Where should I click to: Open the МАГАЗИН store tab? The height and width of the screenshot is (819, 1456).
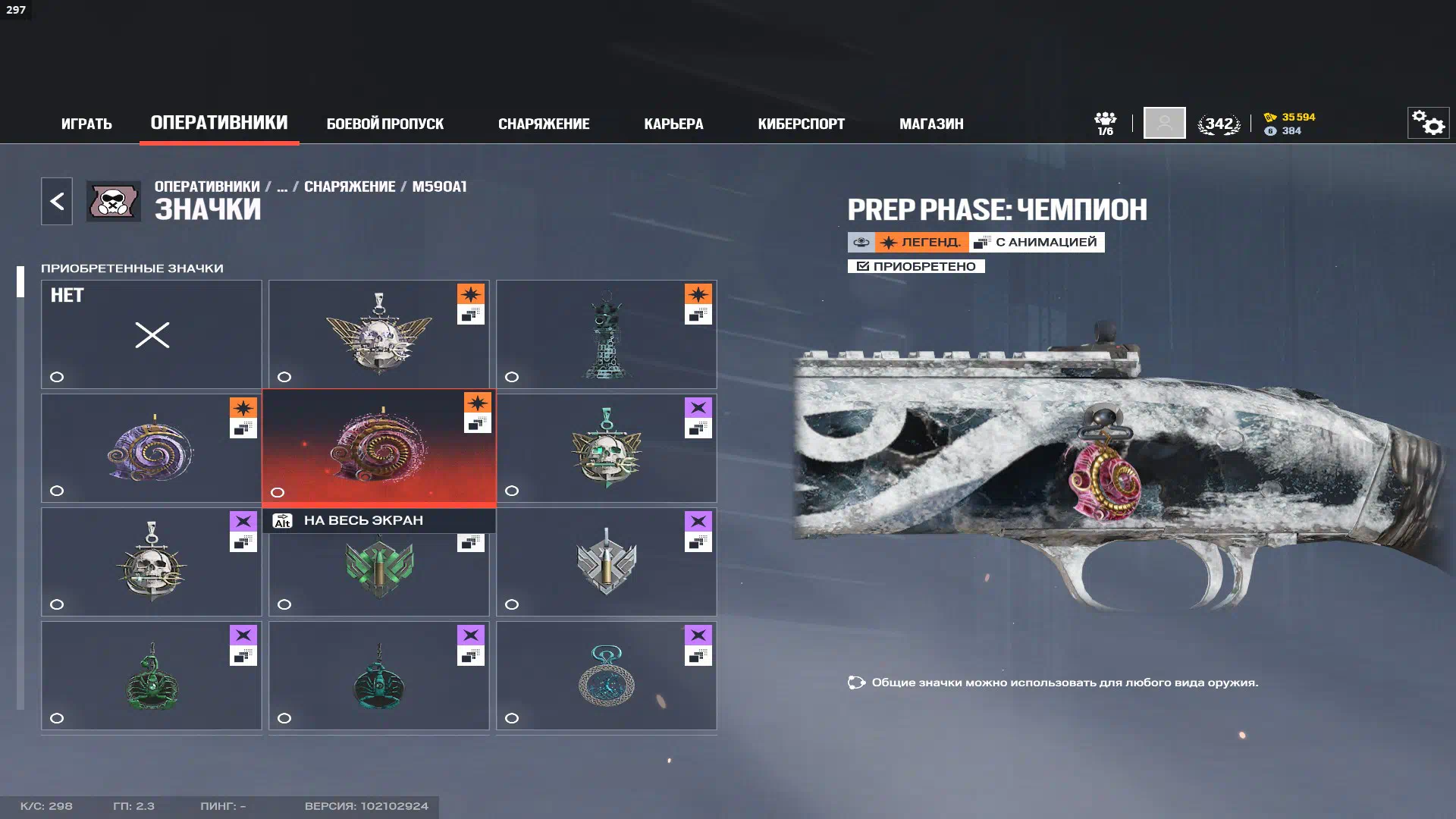[x=931, y=124]
